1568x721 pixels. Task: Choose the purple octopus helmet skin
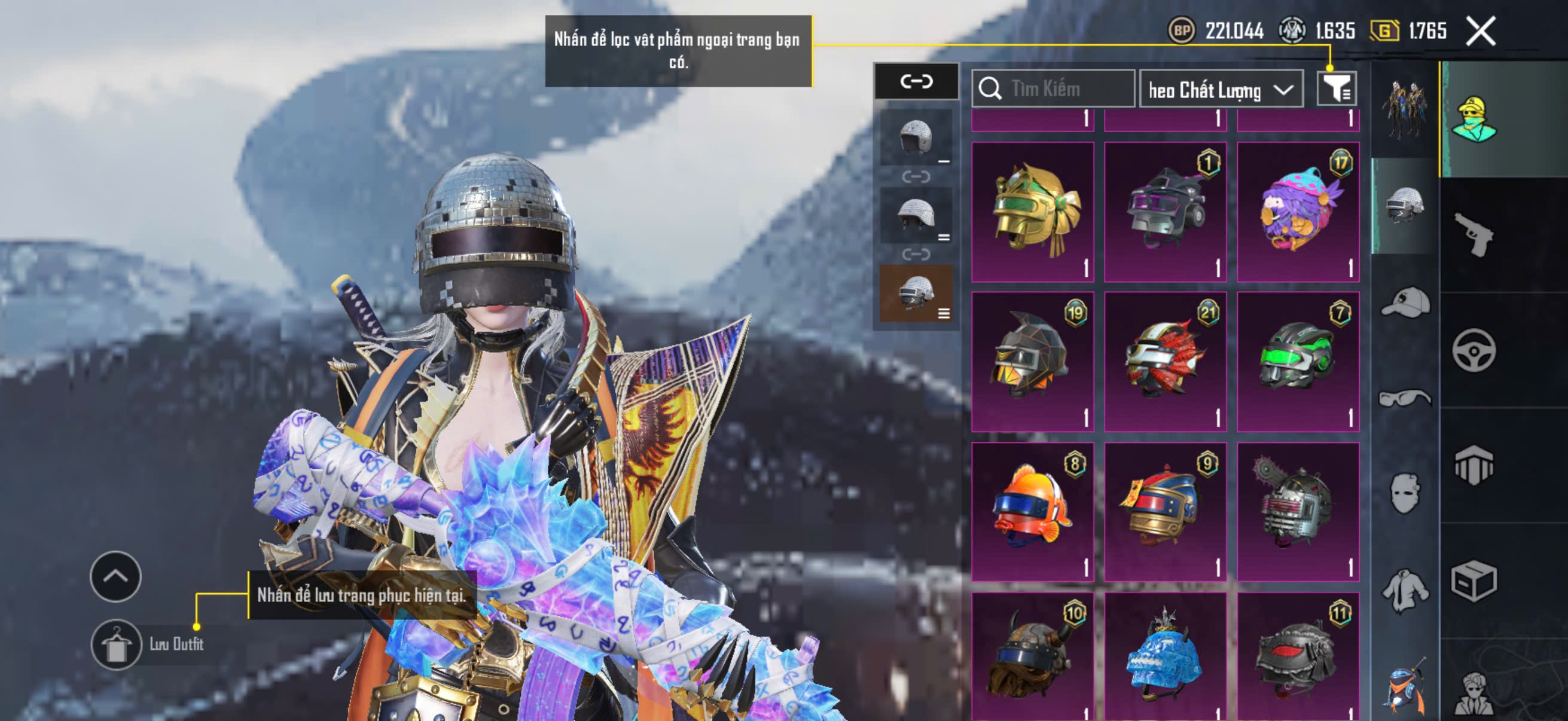tap(1298, 212)
